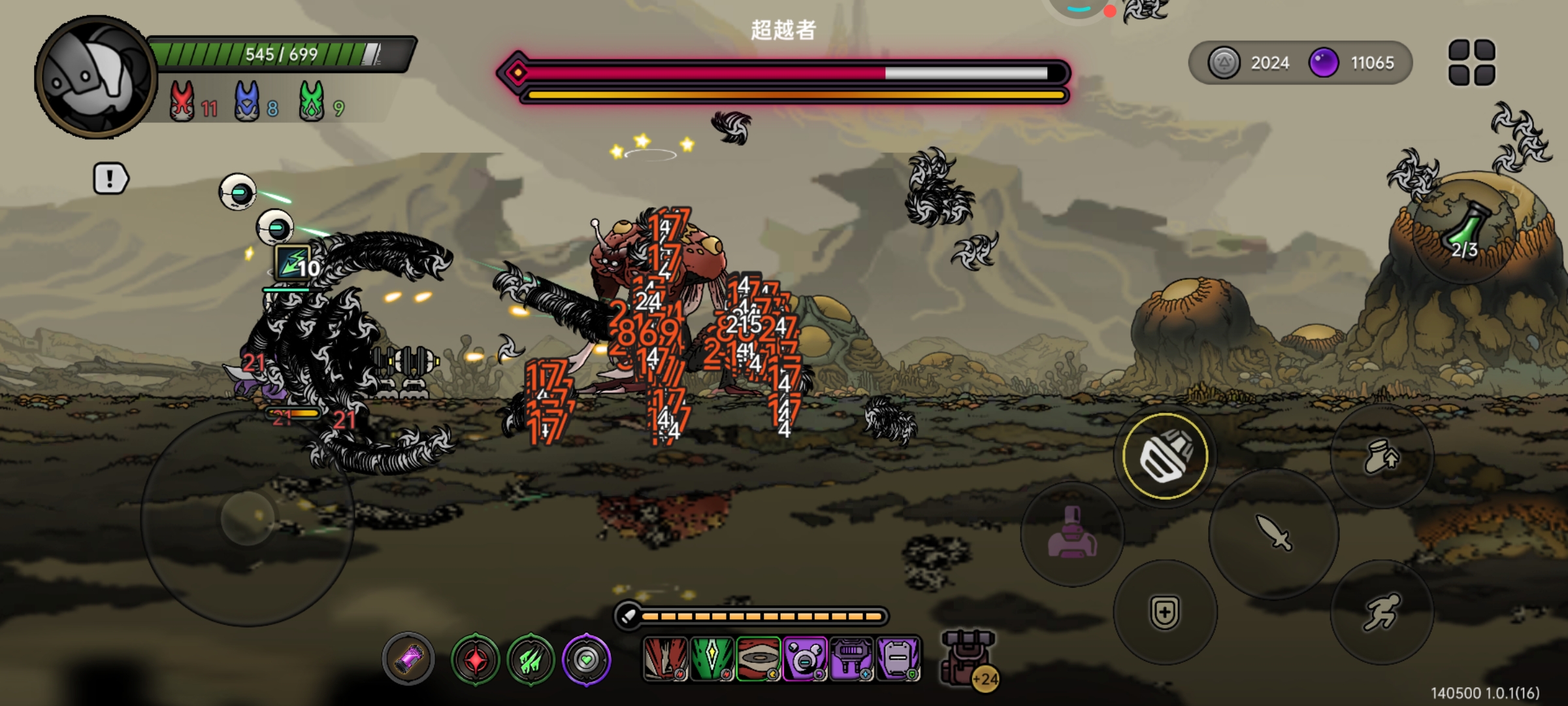Open the four-square grid menu
Image resolution: width=1568 pixels, height=706 pixels.
(1471, 63)
